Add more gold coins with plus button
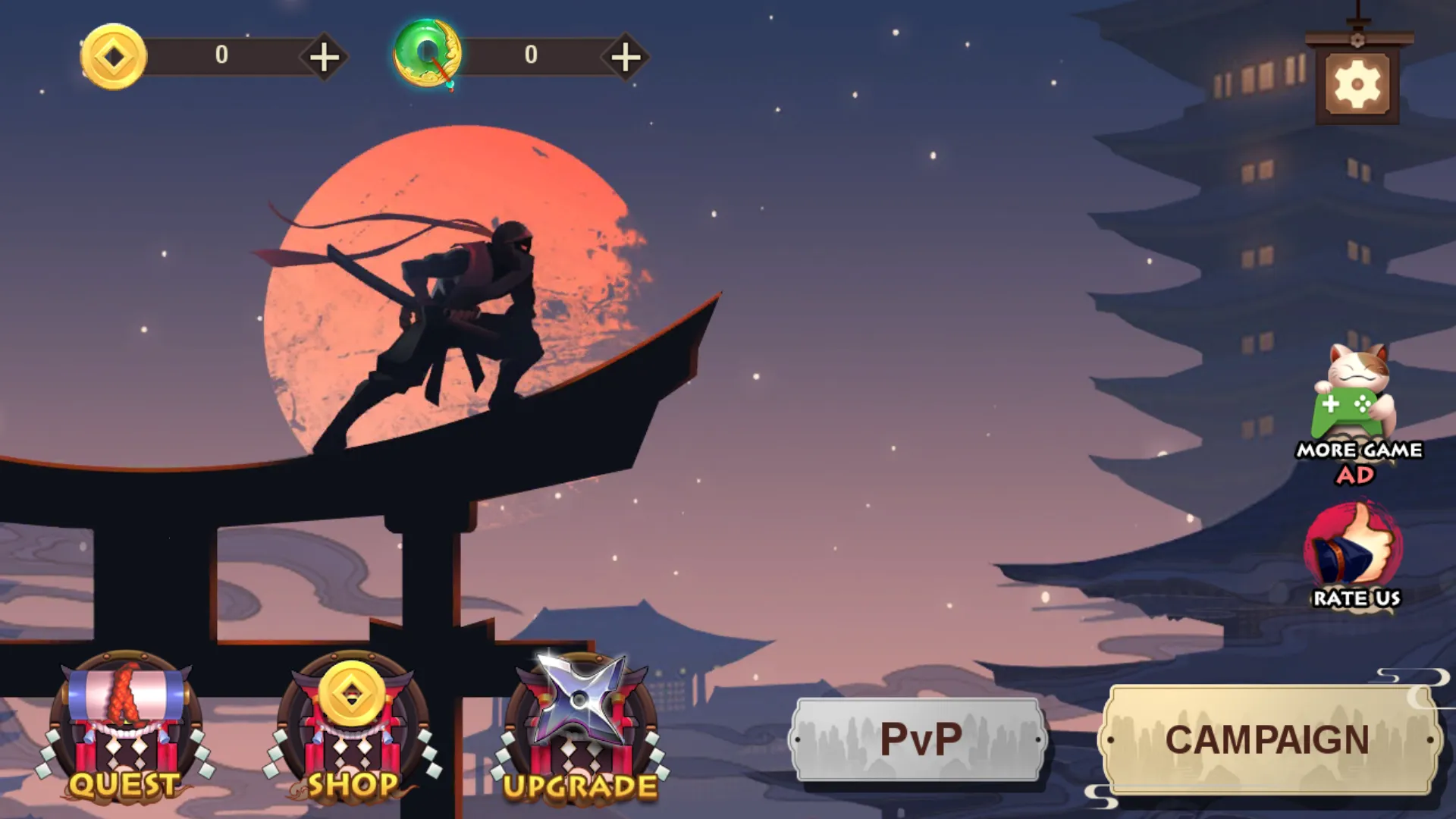The image size is (1456, 819). (325, 57)
